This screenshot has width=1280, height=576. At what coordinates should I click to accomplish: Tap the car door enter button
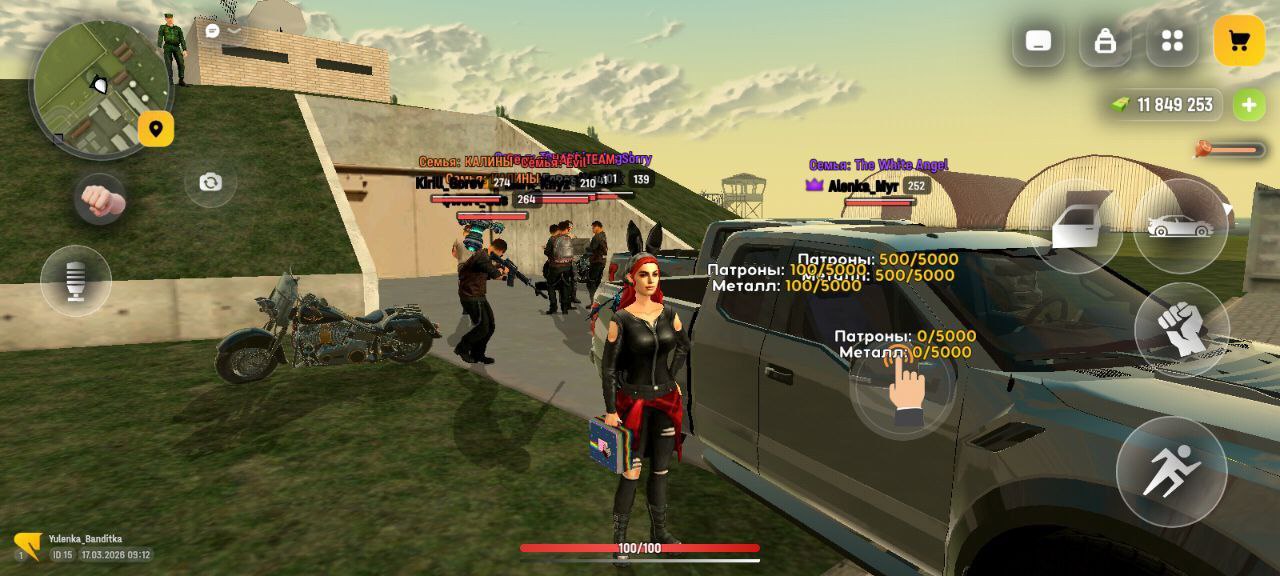[1076, 226]
